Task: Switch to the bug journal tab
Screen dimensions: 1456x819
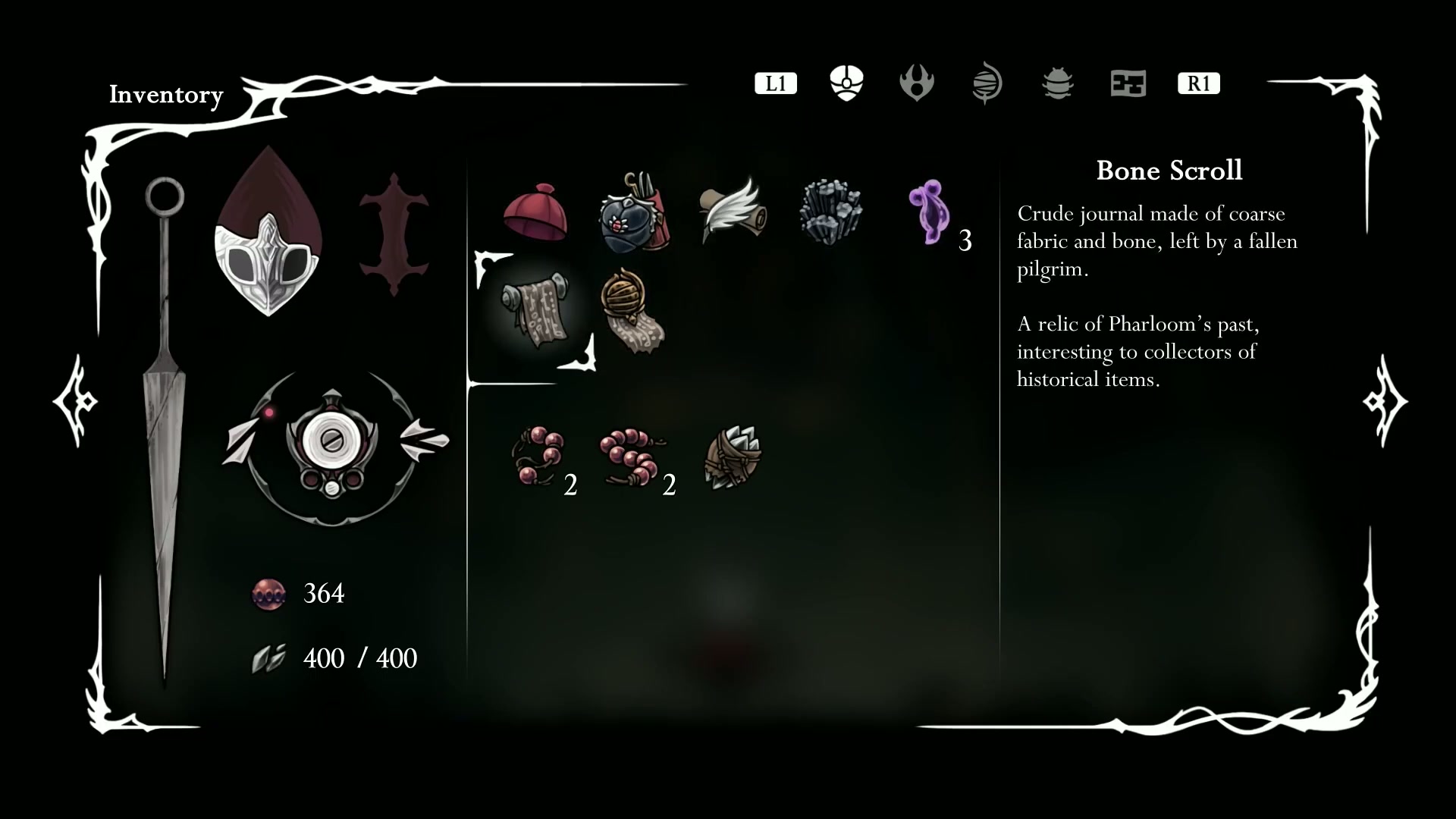Action: click(x=1057, y=83)
